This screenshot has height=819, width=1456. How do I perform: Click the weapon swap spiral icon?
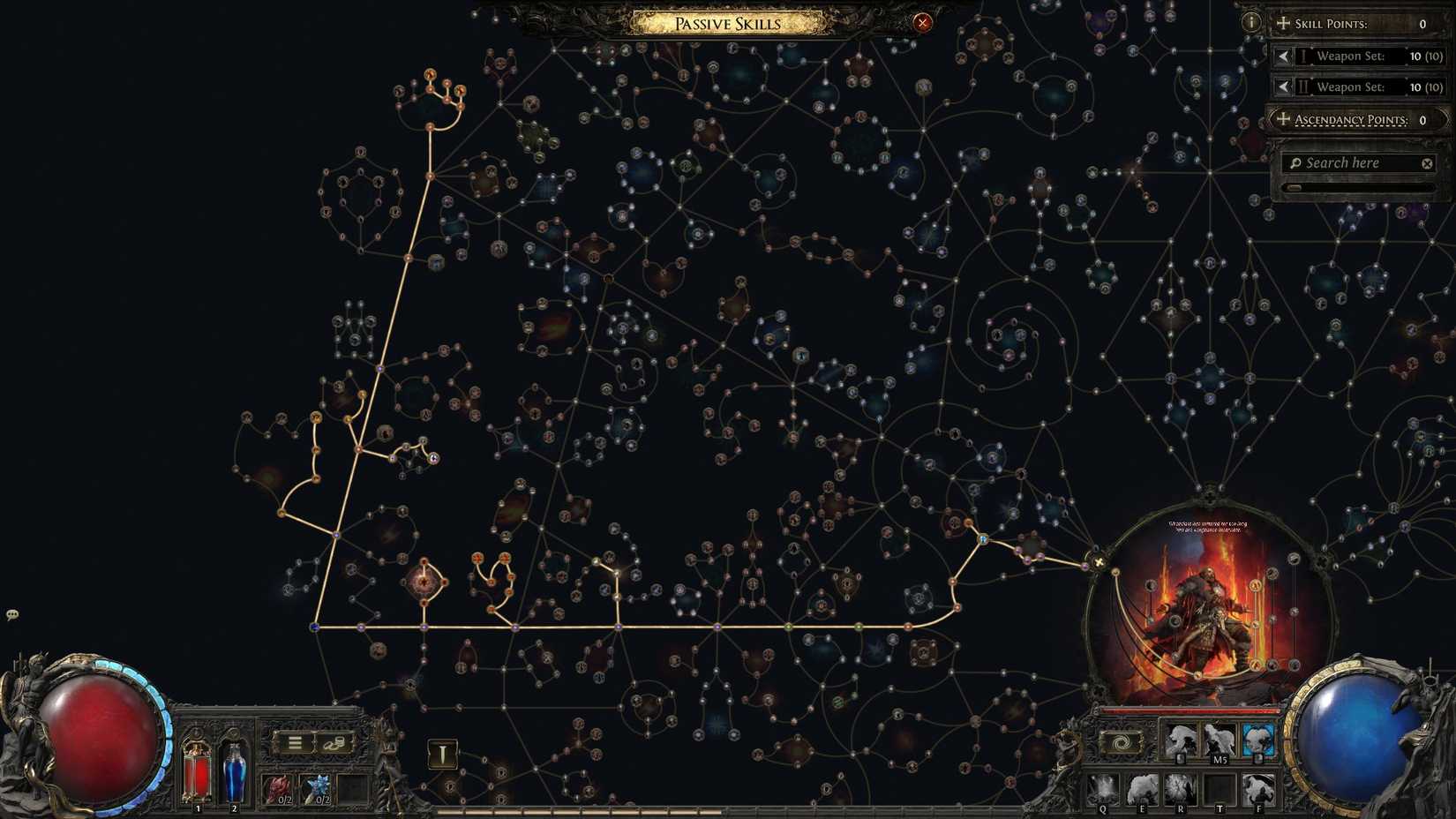pos(1122,742)
